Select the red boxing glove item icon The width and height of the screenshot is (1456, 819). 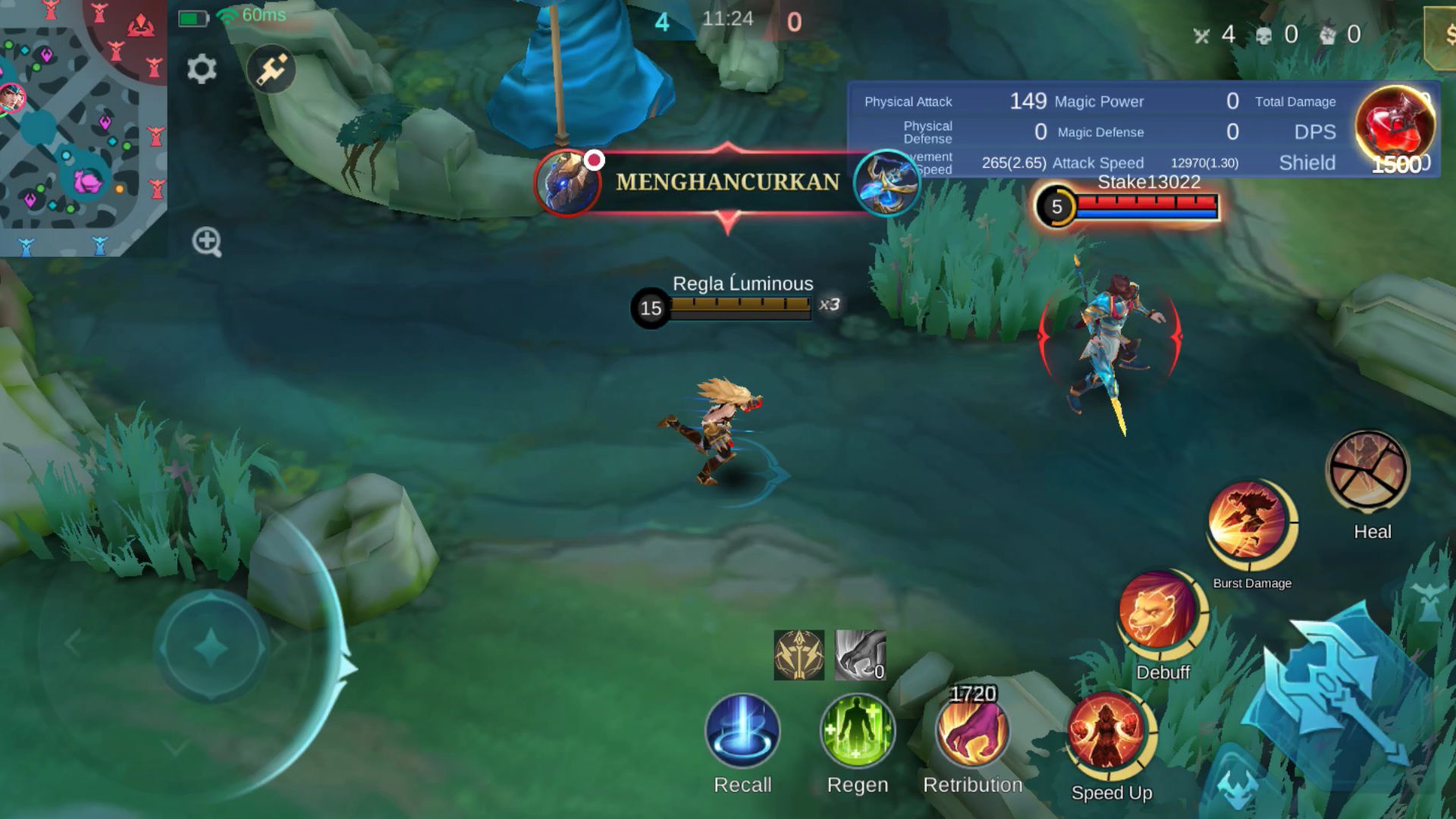tap(1394, 125)
